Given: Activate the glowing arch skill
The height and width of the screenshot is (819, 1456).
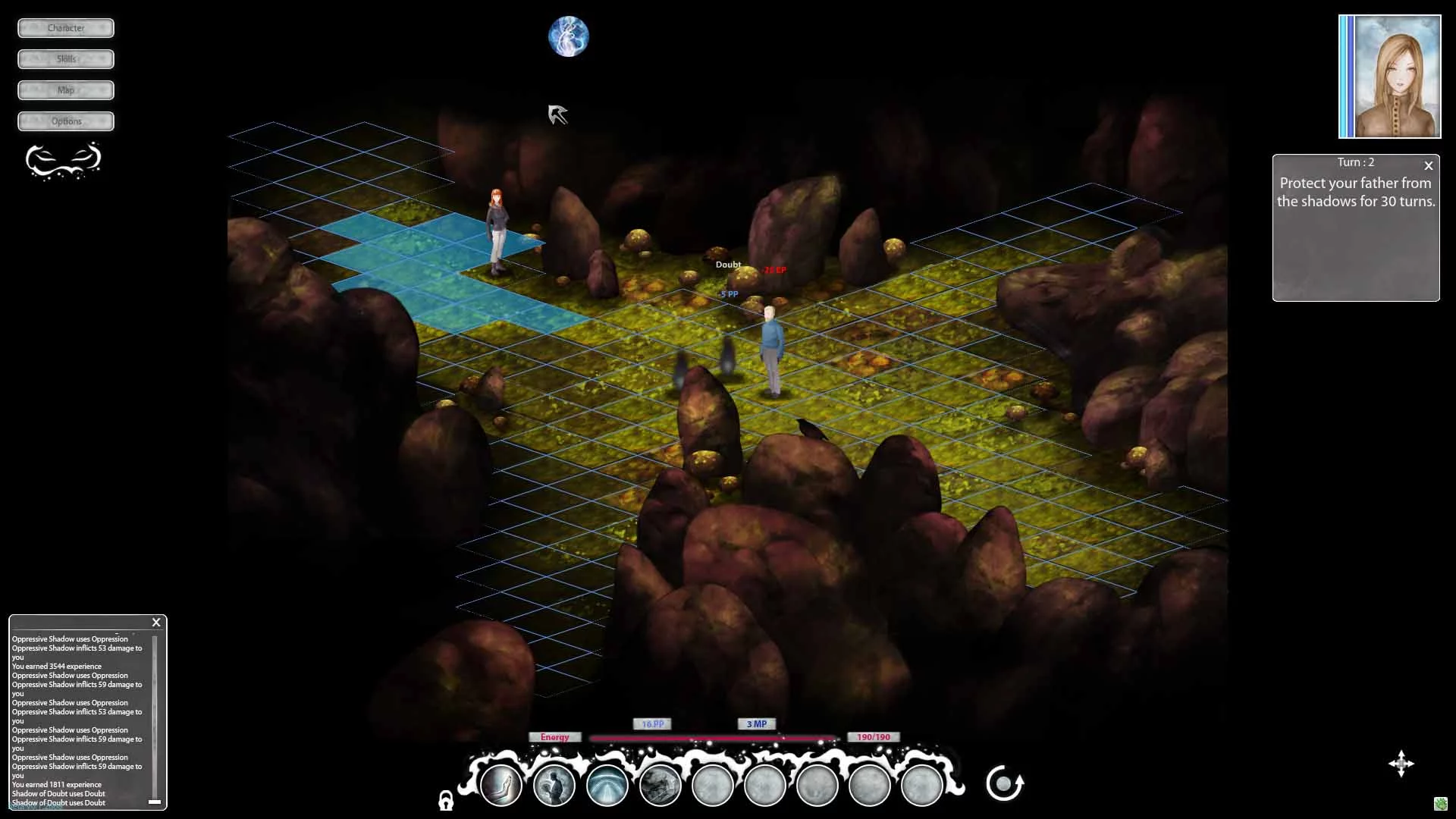Looking at the screenshot, I should tap(607, 785).
